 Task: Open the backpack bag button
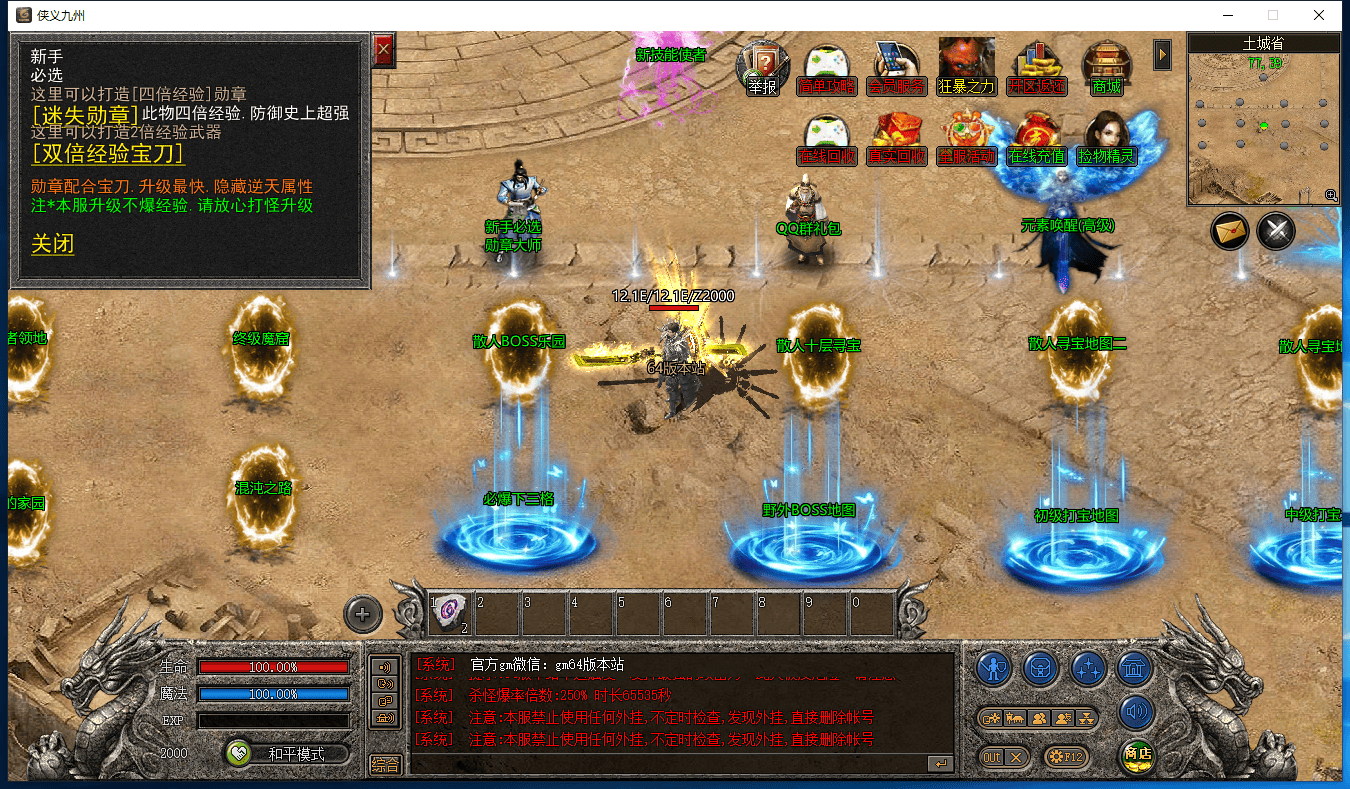[x=1041, y=667]
